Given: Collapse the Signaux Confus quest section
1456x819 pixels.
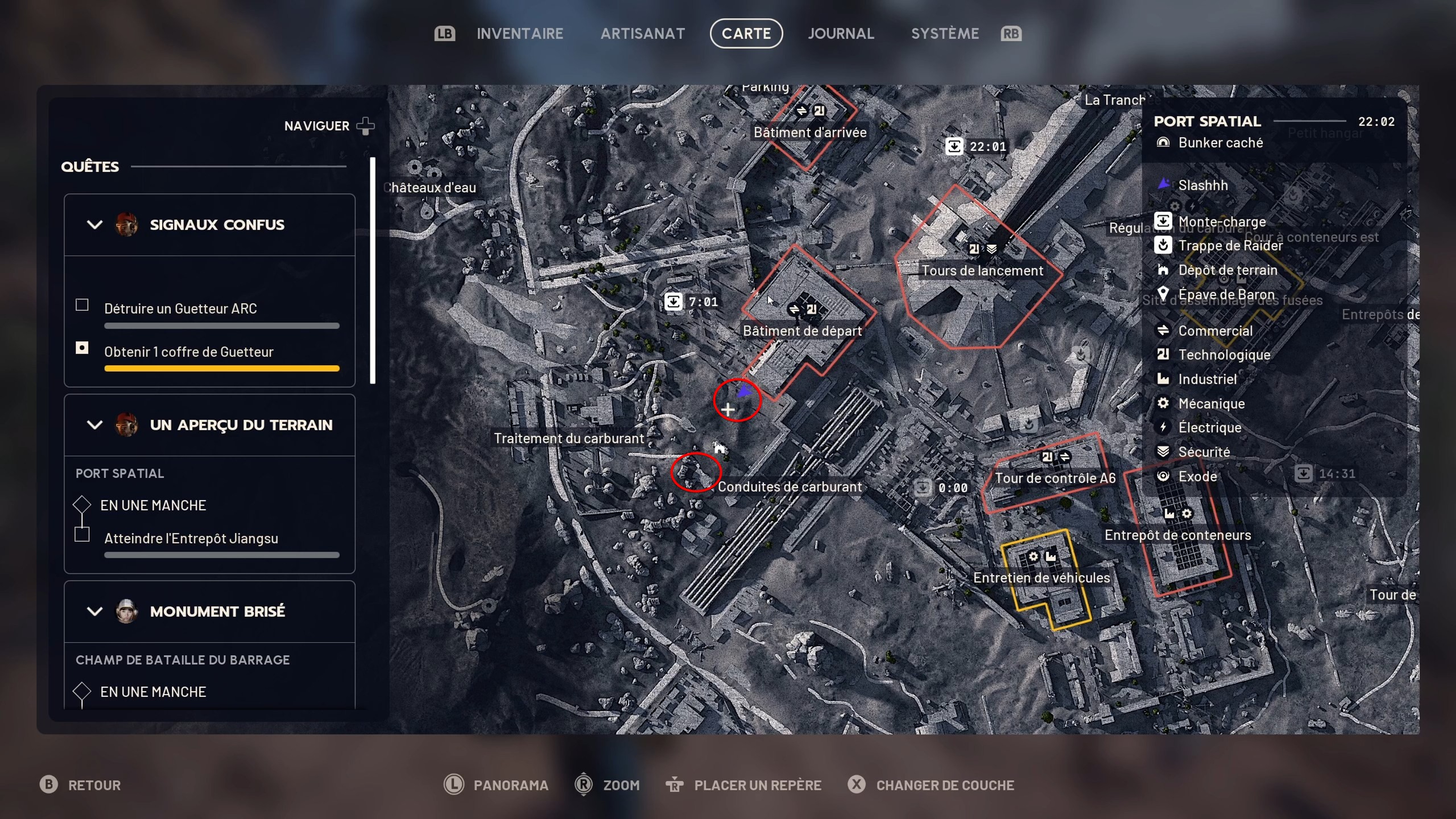Looking at the screenshot, I should pyautogui.click(x=95, y=224).
